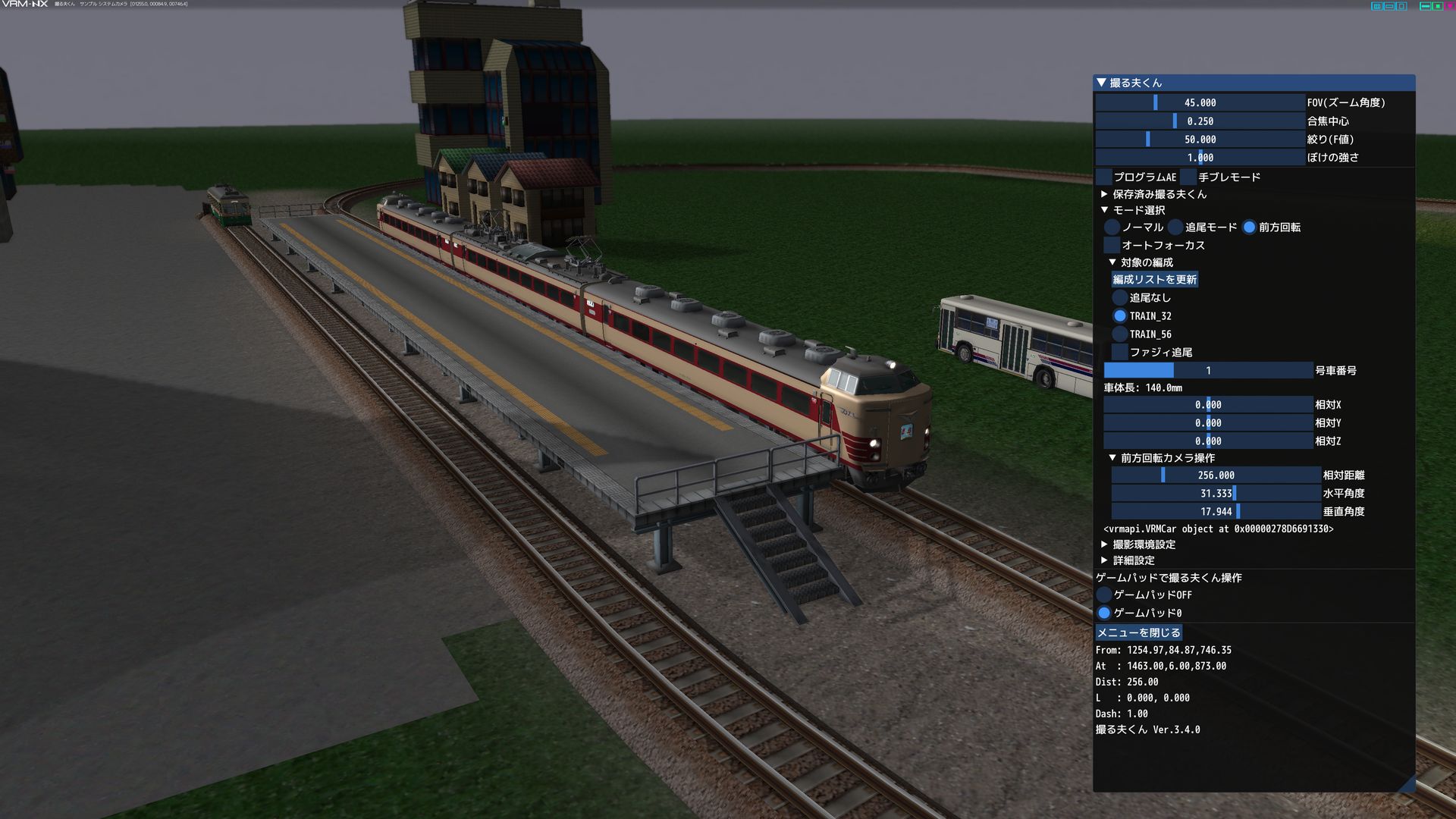This screenshot has width=1456, height=819.
Task: Select the ノーマル mode radio button
Action: click(1112, 227)
